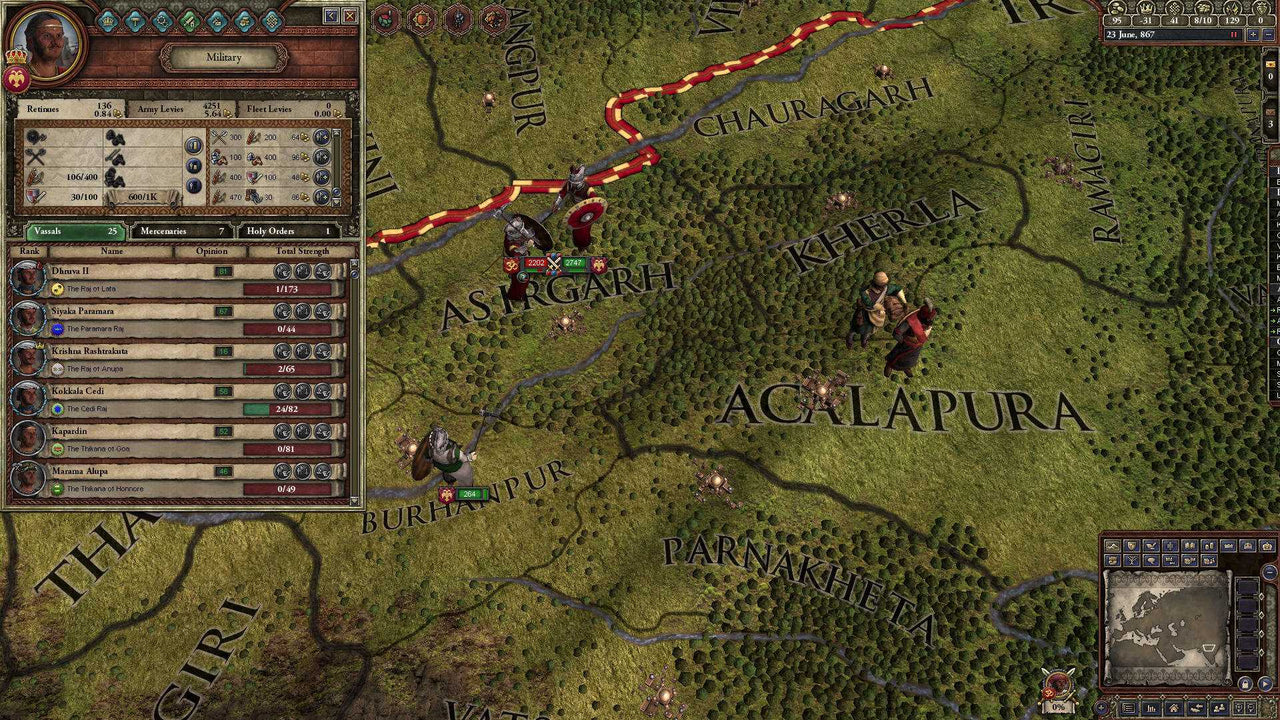Open the Laws screen hammer icon
The image size is (1280, 720).
click(x=136, y=21)
